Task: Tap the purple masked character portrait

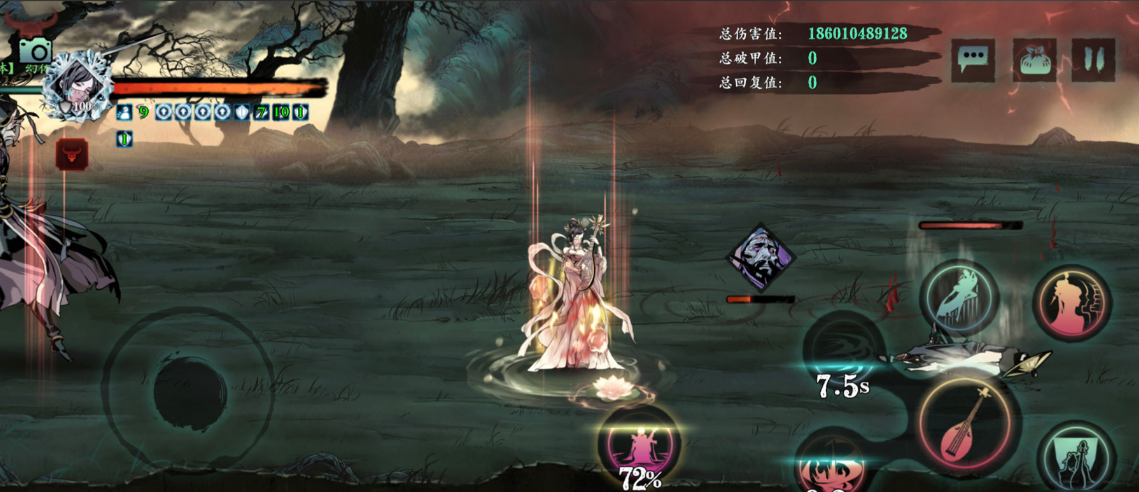Action: point(761,259)
